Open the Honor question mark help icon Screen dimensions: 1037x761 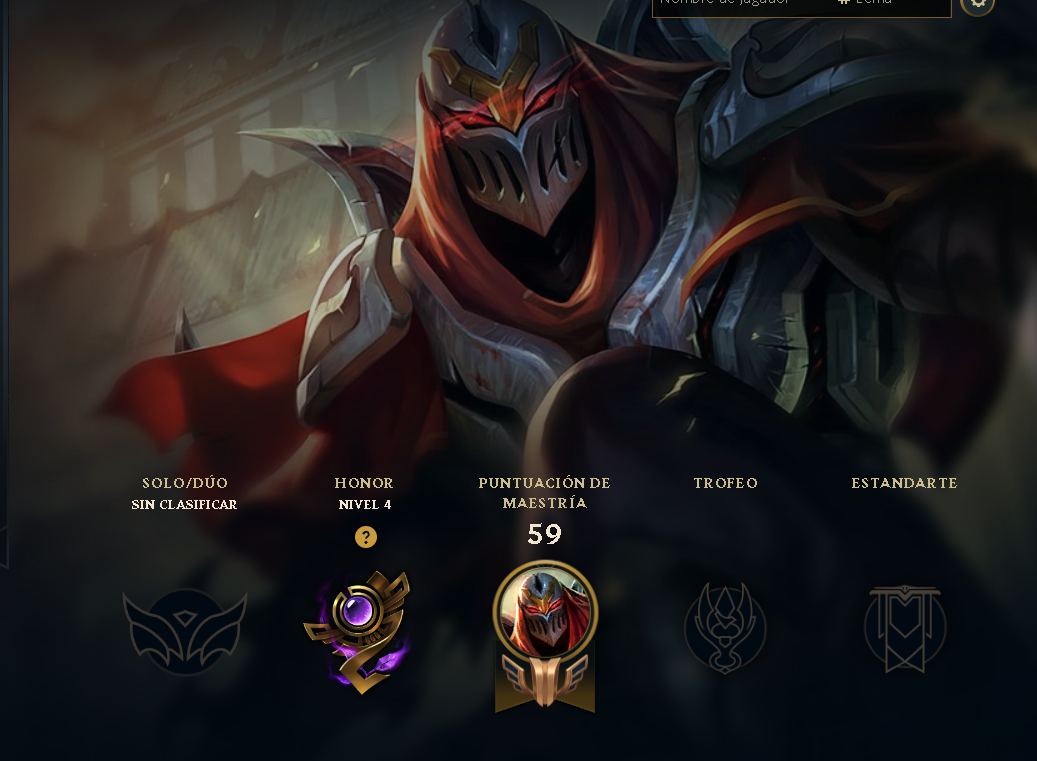click(366, 538)
